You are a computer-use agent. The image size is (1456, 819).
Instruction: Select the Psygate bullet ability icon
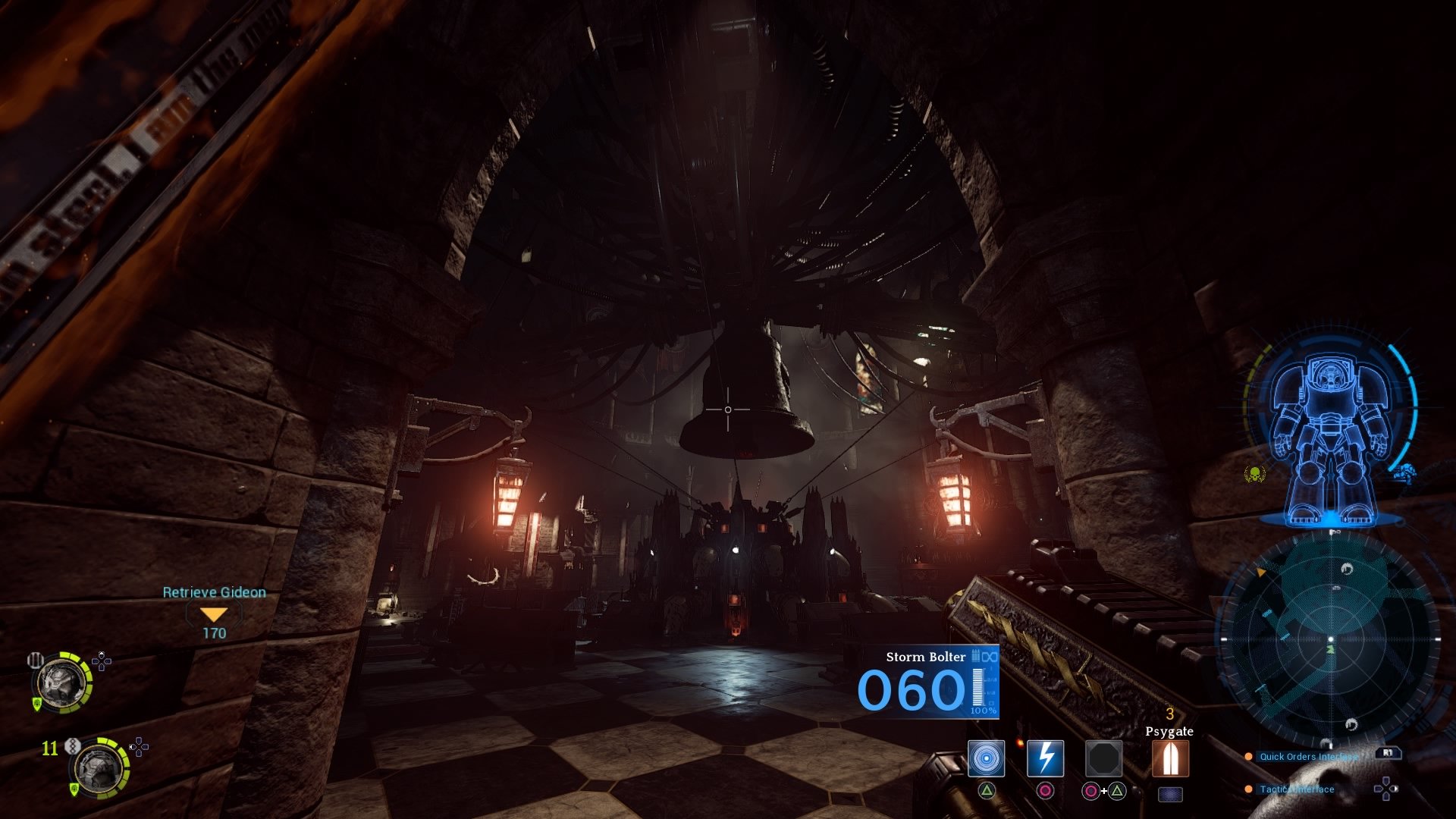(1171, 759)
